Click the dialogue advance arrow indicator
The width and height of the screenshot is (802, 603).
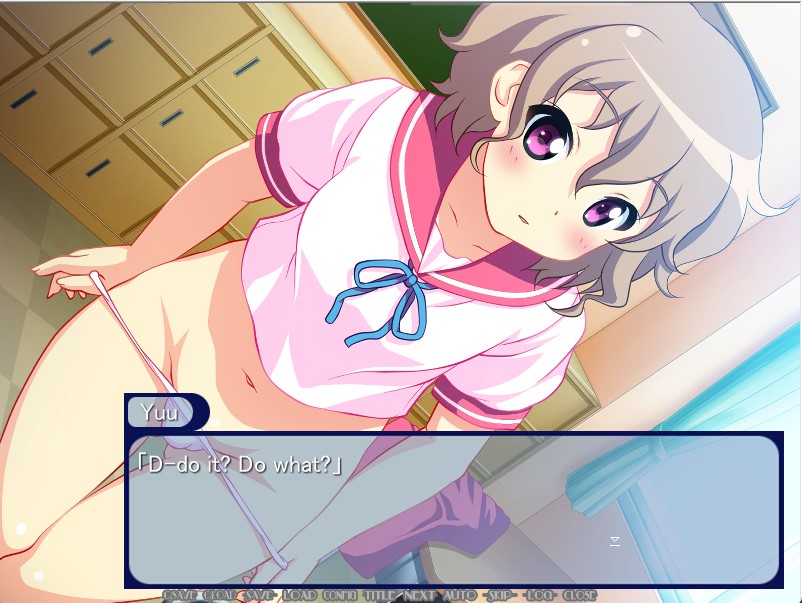click(615, 541)
